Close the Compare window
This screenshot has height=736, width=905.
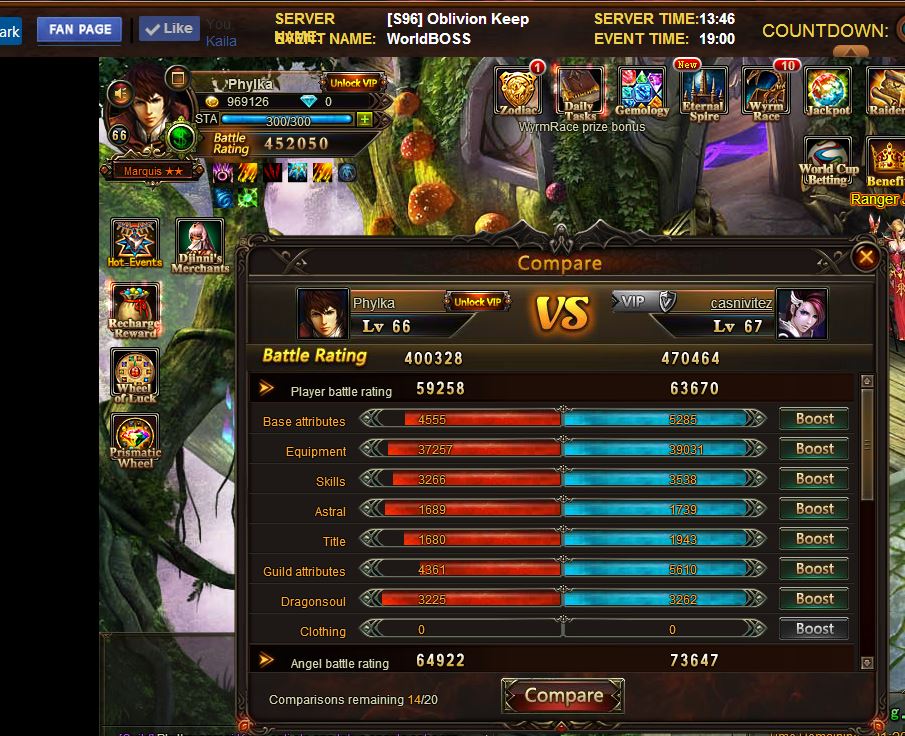(x=866, y=257)
